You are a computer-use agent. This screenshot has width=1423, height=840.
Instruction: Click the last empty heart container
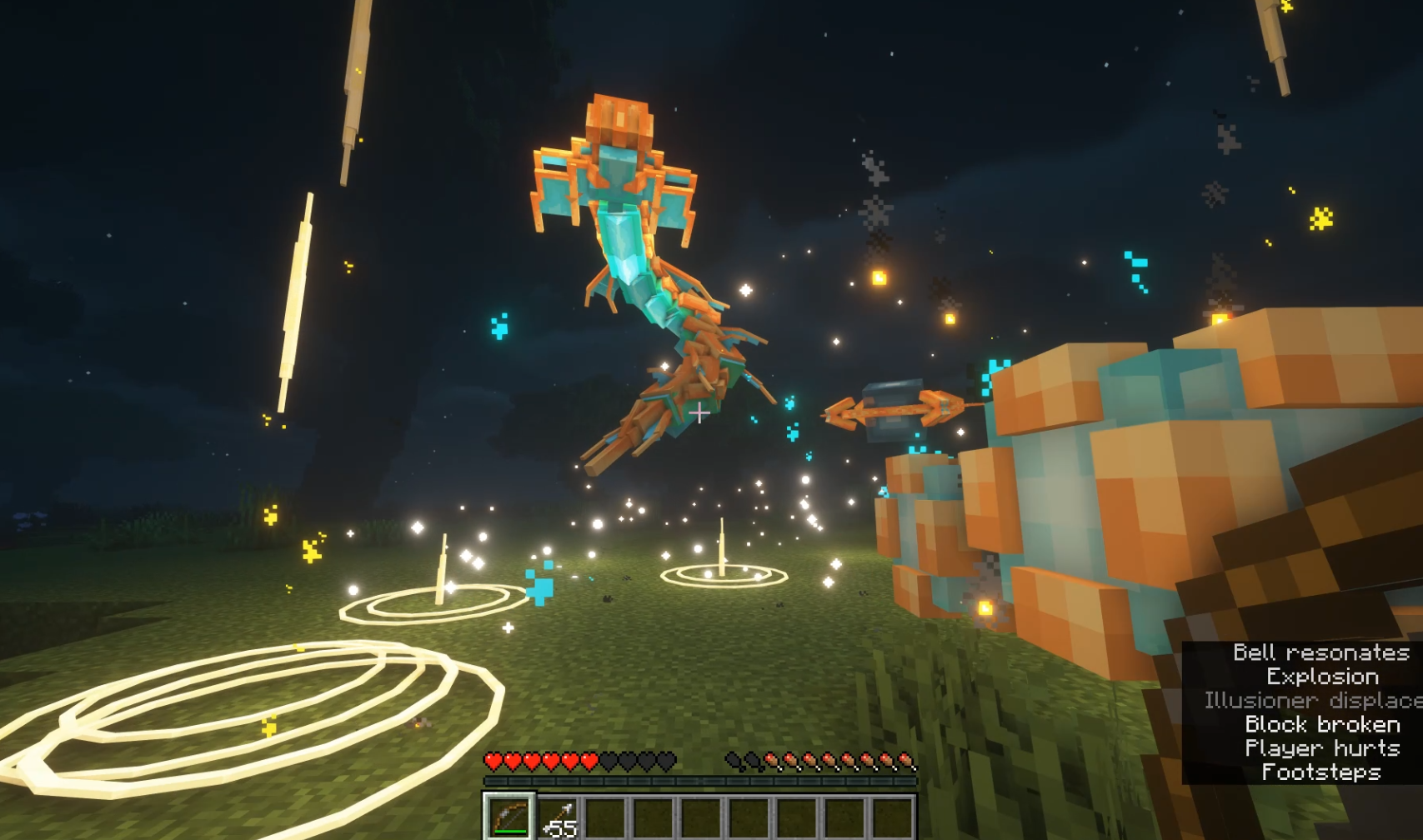point(667,760)
